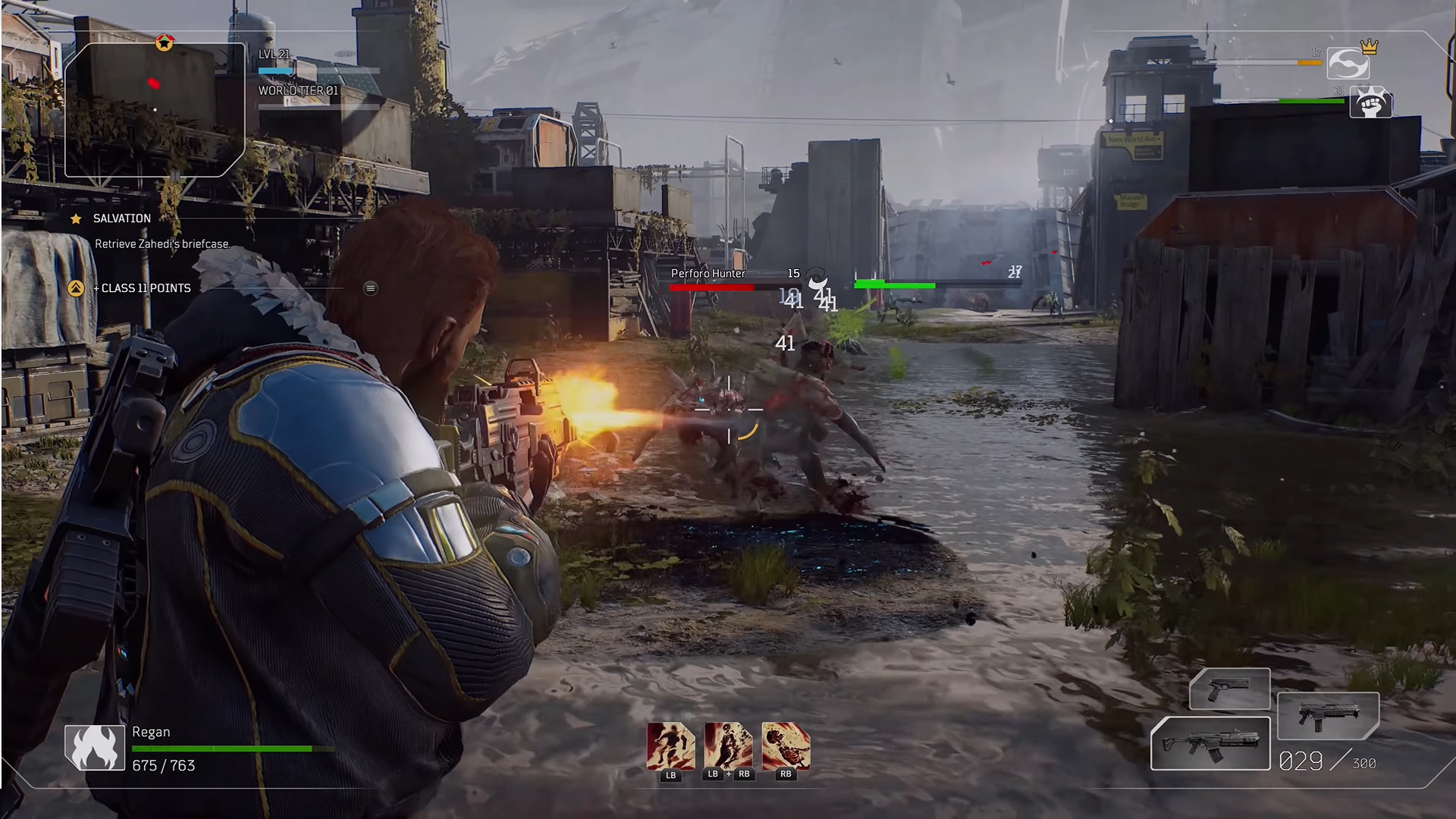
Task: Collapse the Perforo Hunter enemy info bar
Action: tap(709, 273)
